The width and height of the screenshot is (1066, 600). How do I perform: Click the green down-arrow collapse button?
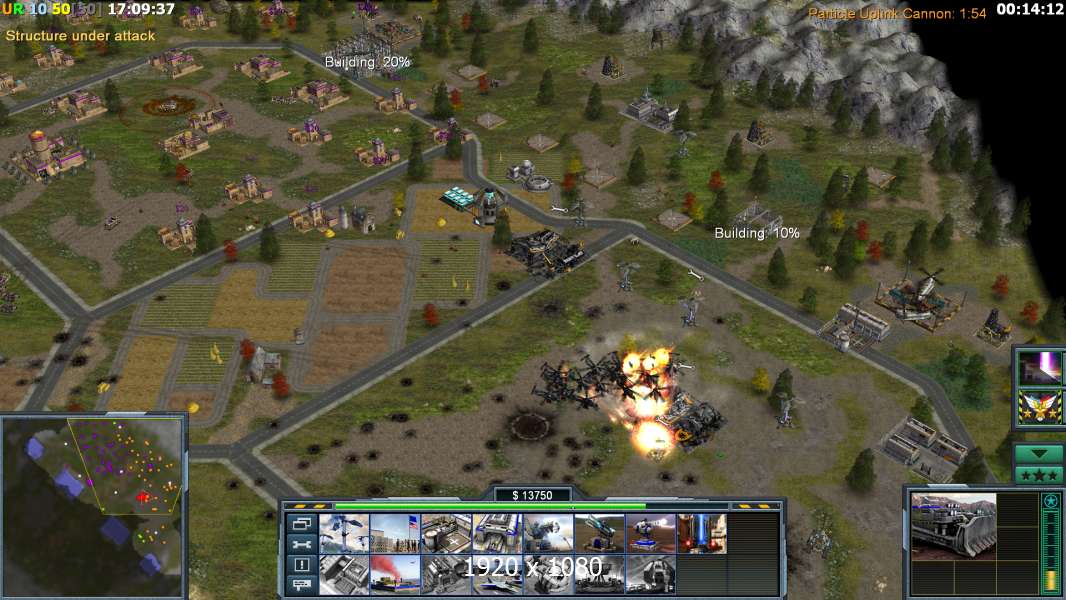tap(1039, 453)
